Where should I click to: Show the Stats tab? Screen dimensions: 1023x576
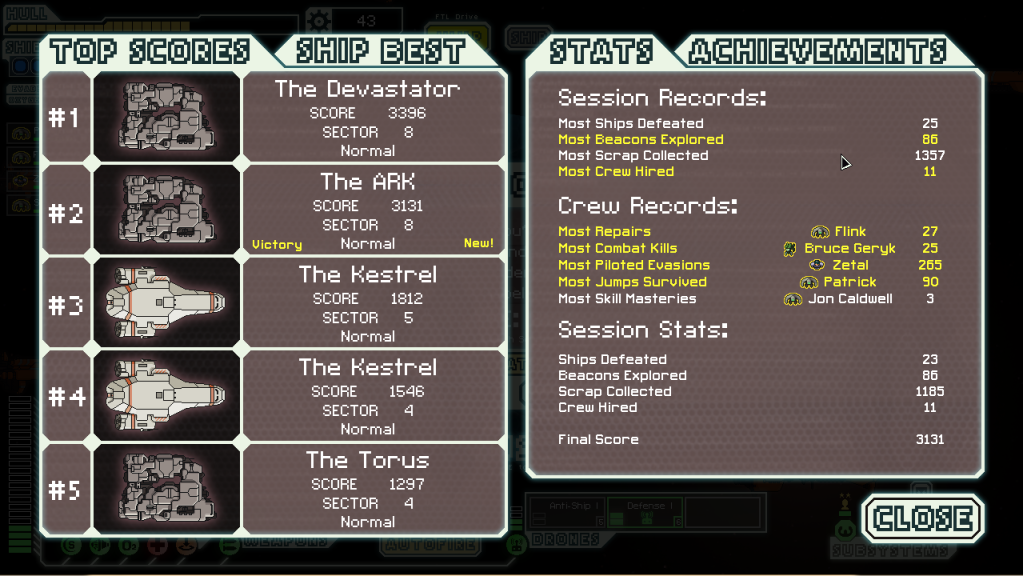click(x=600, y=51)
